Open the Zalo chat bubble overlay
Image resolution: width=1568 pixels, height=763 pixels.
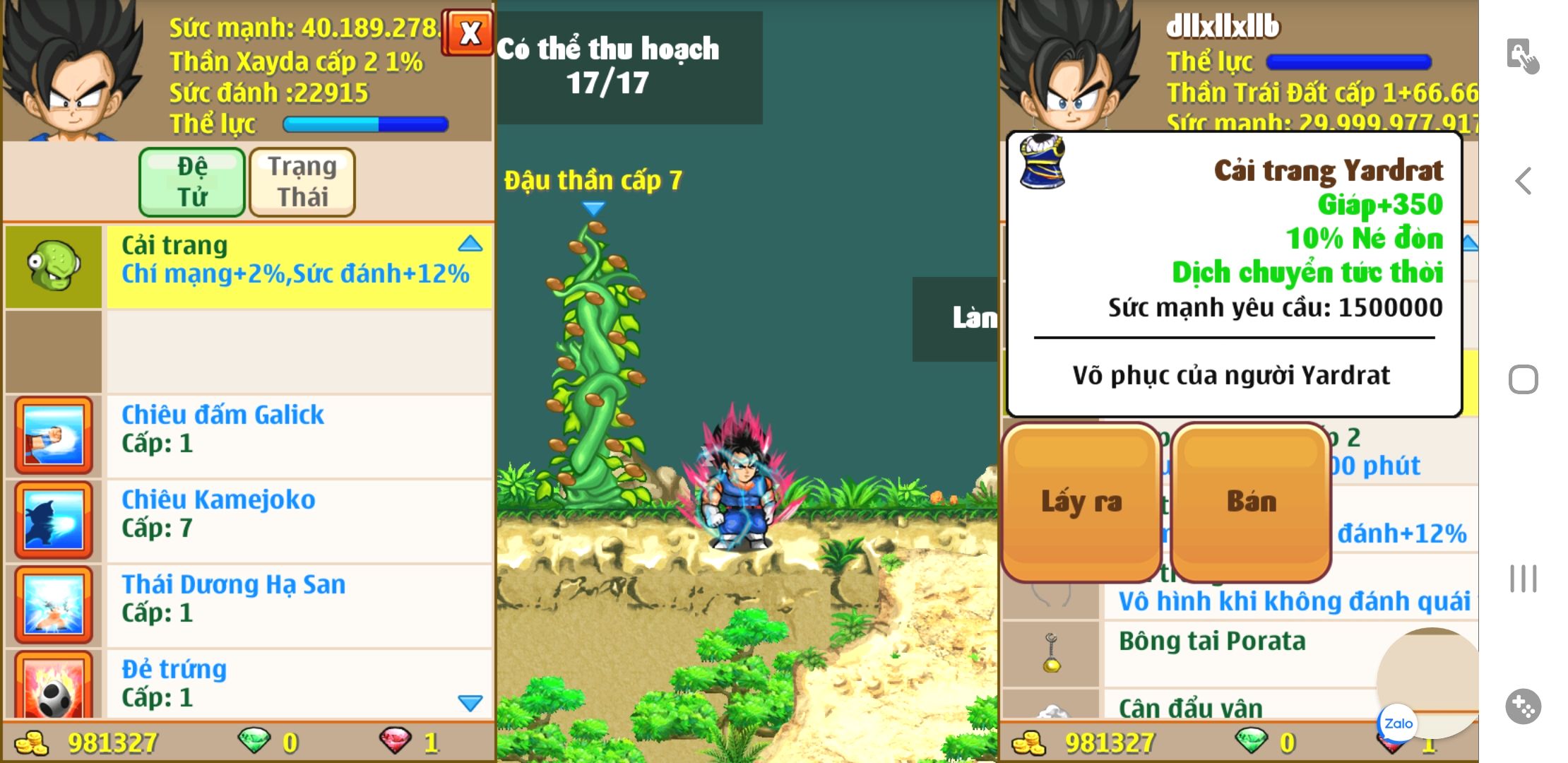point(1398,723)
